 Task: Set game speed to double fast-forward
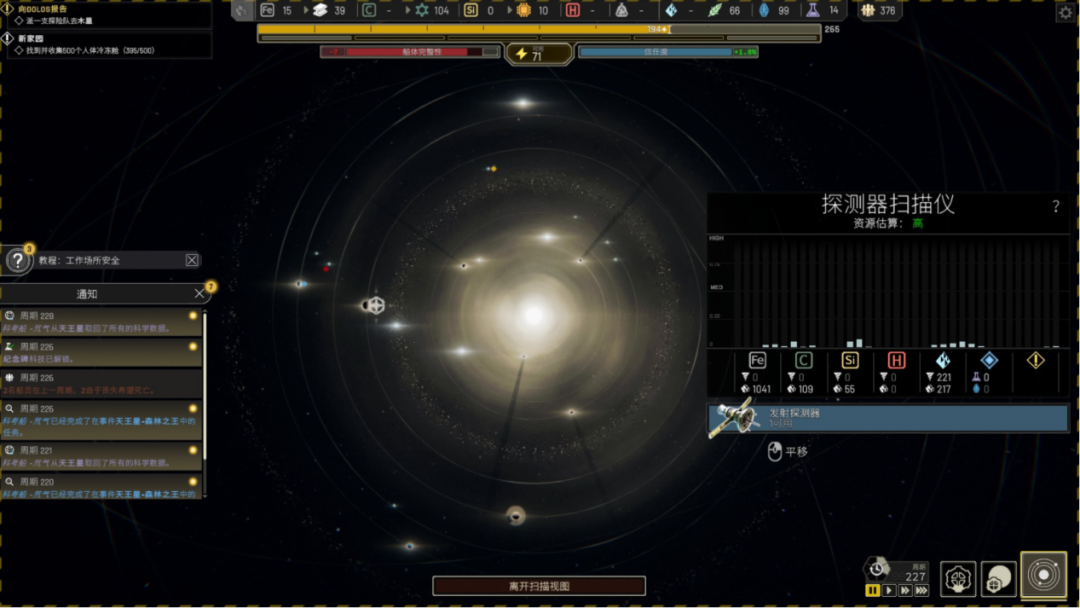pyautogui.click(x=905, y=591)
